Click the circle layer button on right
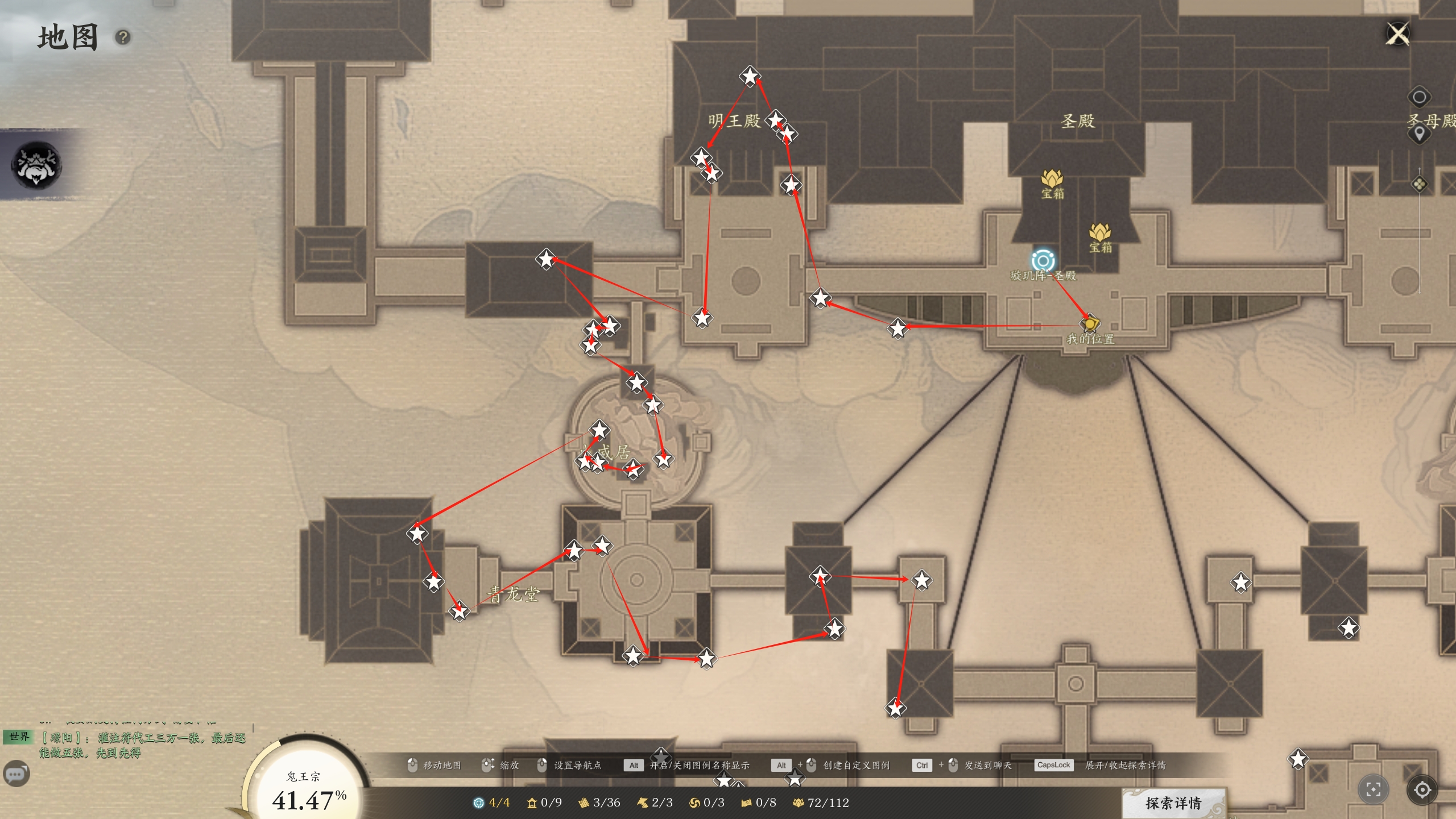This screenshot has height=819, width=1456. click(x=1419, y=97)
